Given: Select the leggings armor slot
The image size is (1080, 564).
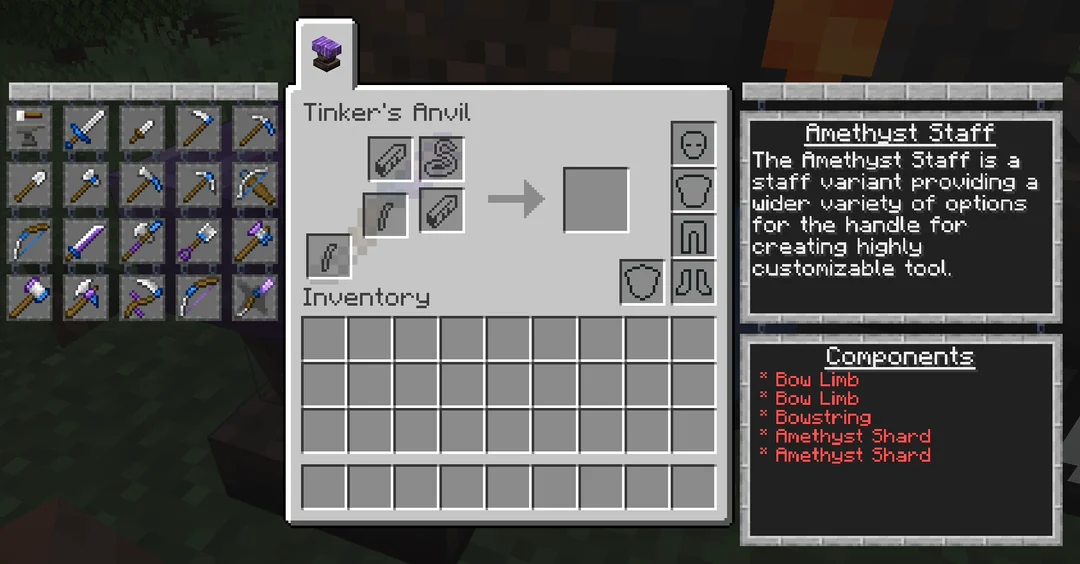Looking at the screenshot, I should pyautogui.click(x=693, y=236).
